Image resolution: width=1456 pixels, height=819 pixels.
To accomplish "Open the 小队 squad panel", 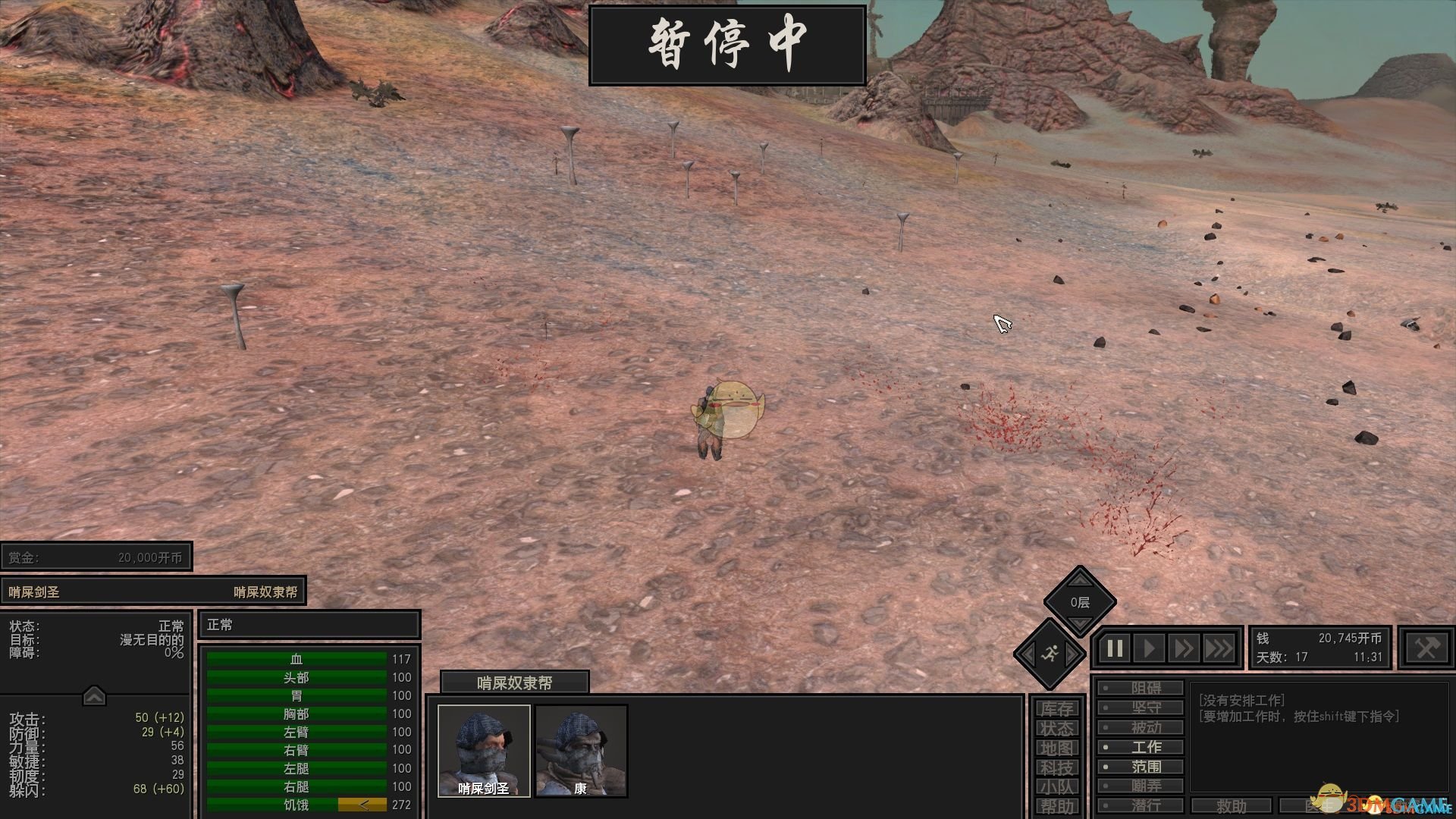I will coord(1056,787).
